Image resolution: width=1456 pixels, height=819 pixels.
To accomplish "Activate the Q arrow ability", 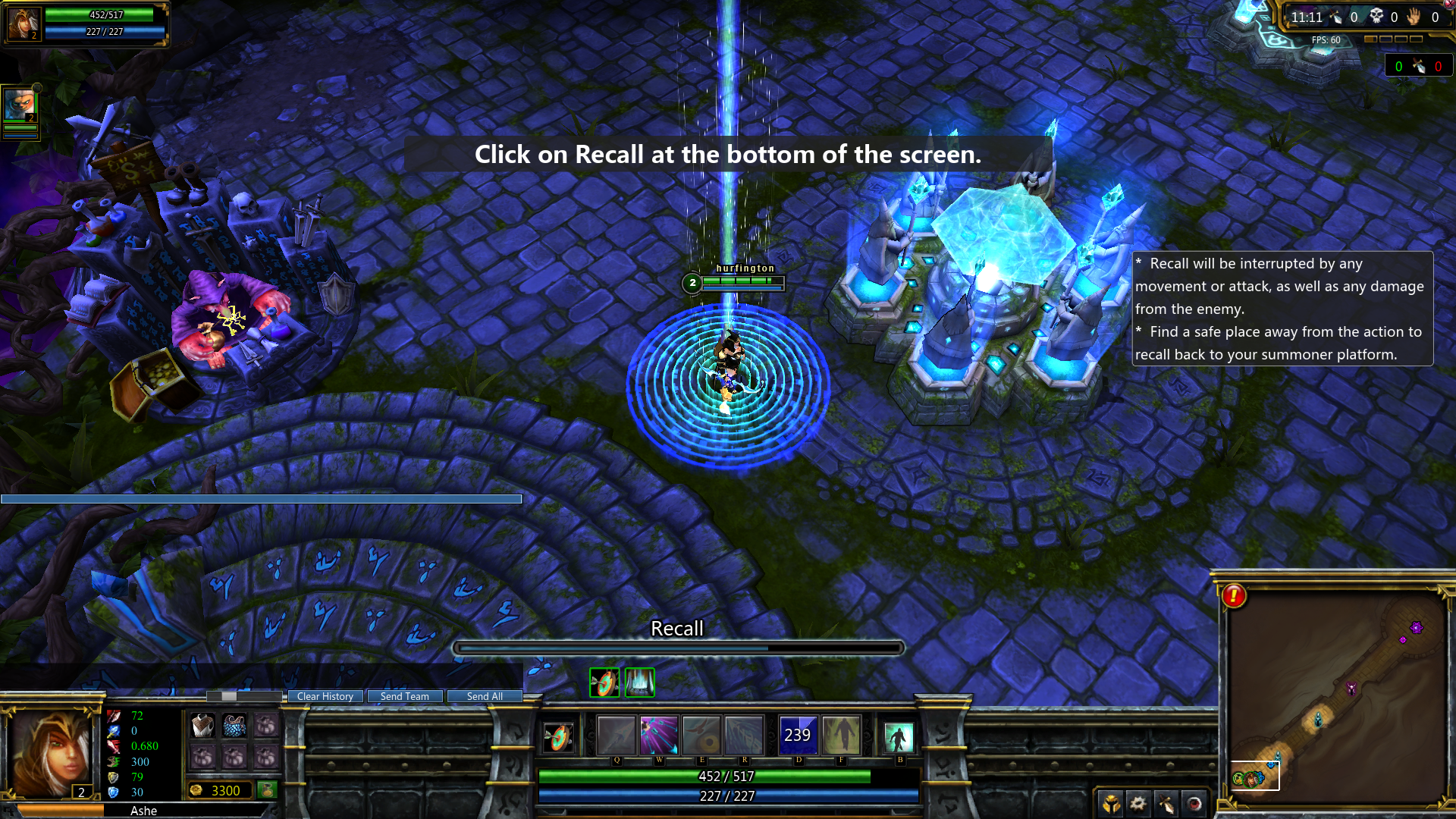I will (616, 735).
